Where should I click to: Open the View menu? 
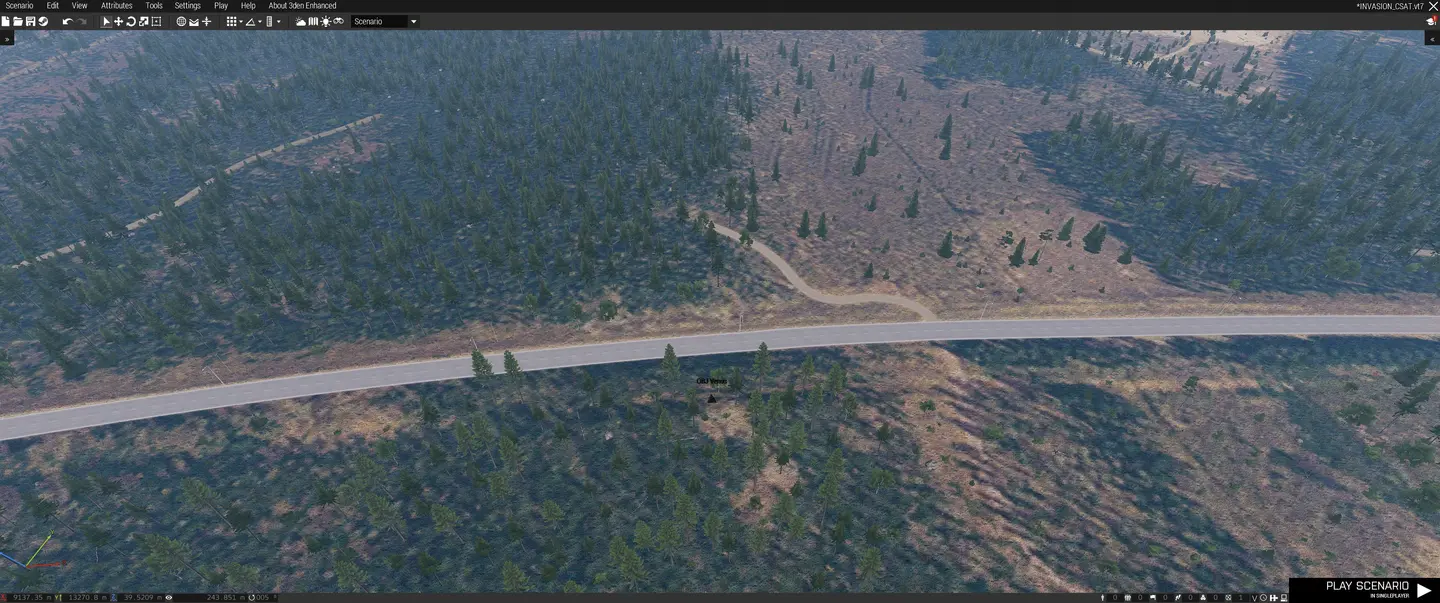click(80, 6)
